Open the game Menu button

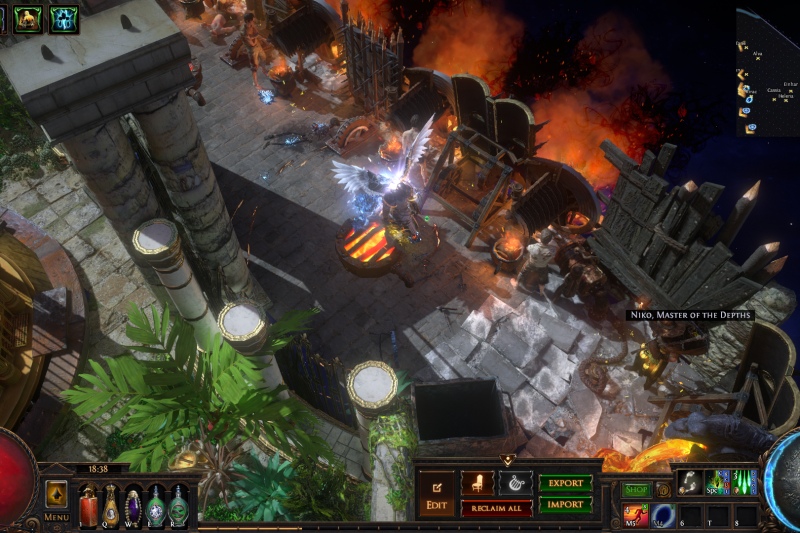tap(56, 500)
